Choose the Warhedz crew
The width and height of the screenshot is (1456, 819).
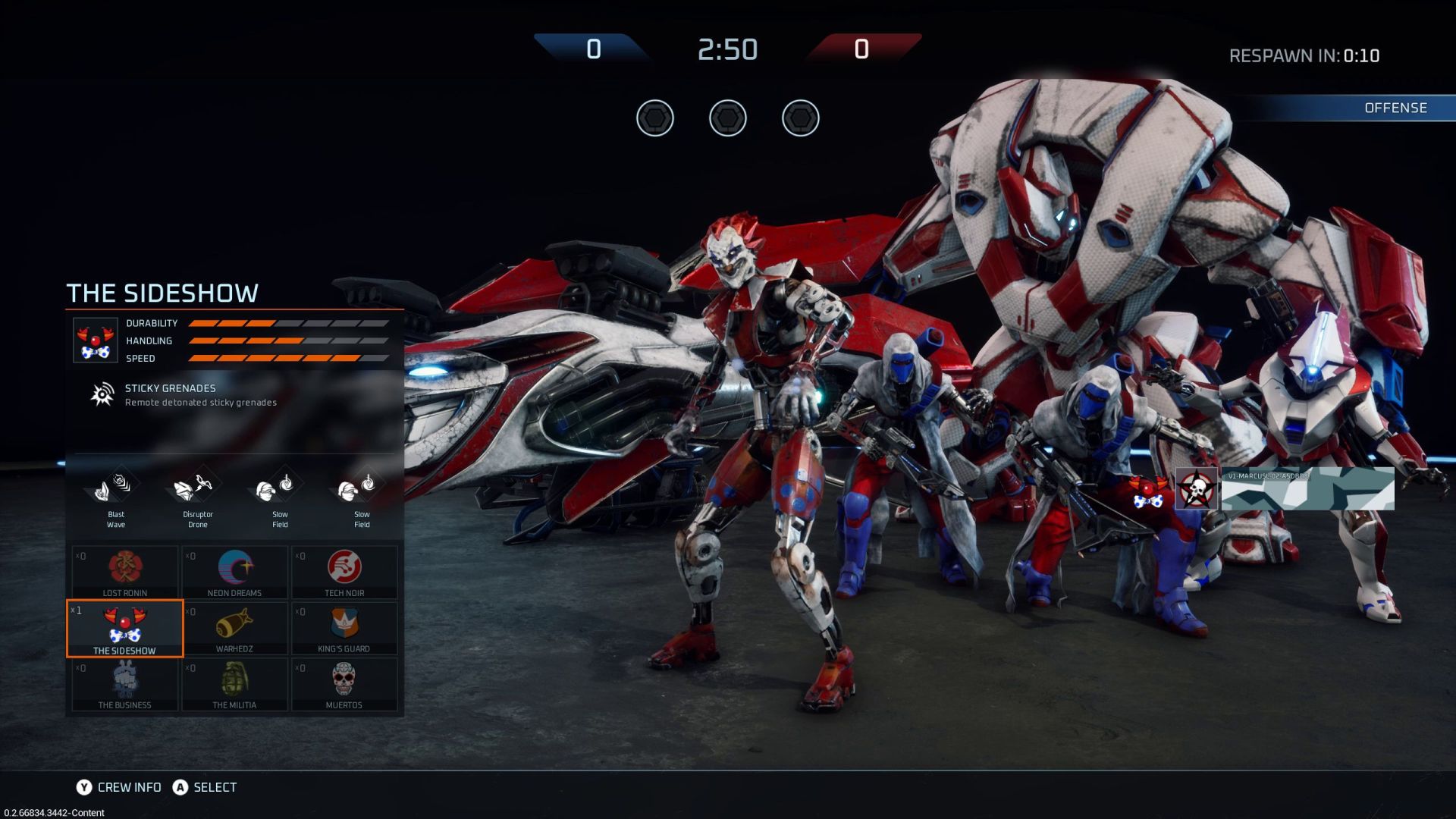point(234,629)
